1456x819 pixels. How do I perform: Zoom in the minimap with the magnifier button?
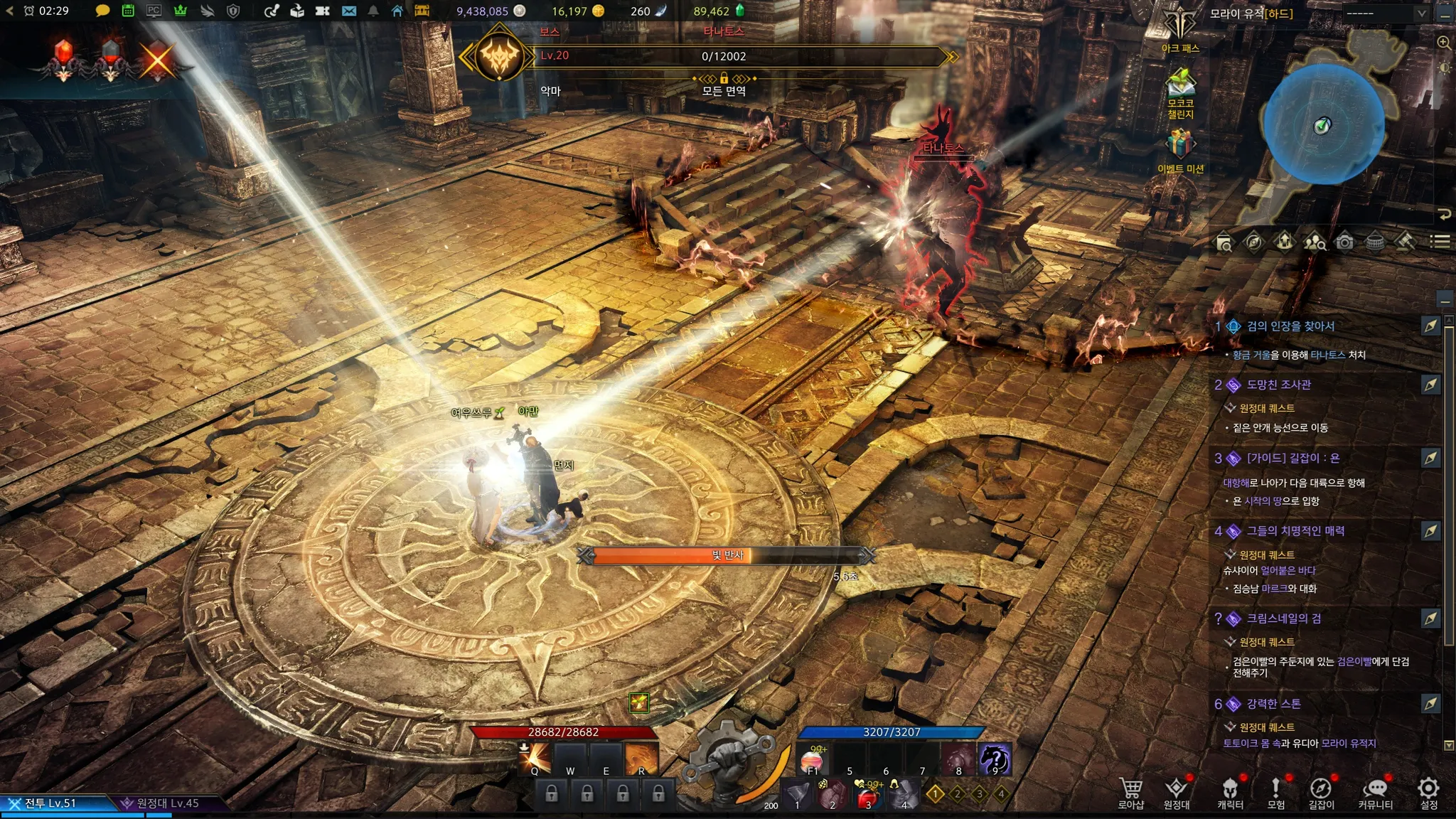[x=1444, y=43]
